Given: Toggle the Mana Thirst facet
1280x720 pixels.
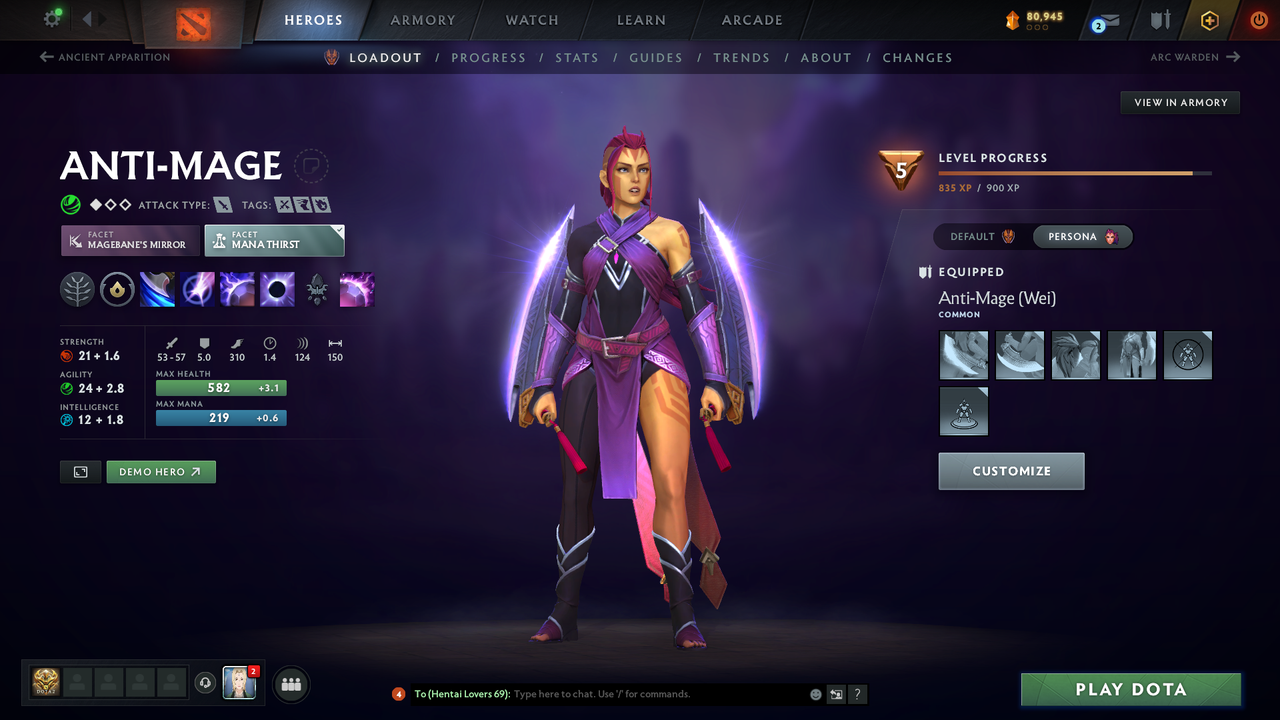Looking at the screenshot, I should (x=274, y=240).
